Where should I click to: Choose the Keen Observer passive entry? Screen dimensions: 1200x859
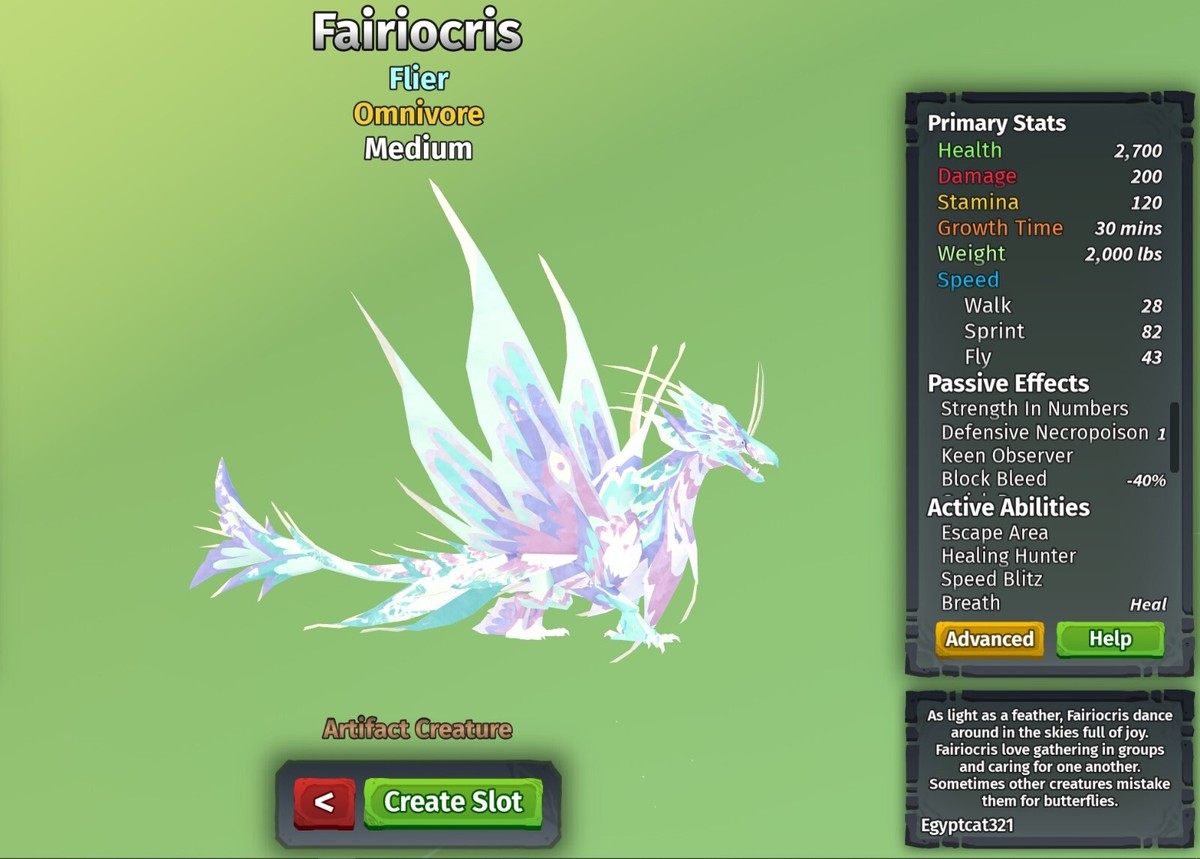1006,455
